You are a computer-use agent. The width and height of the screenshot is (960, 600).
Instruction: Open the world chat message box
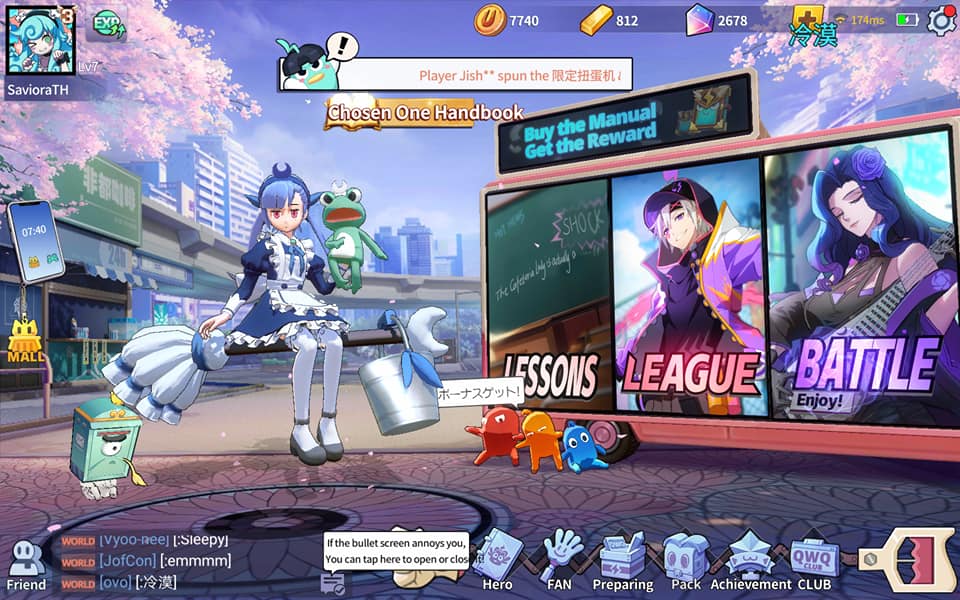[x=170, y=562]
